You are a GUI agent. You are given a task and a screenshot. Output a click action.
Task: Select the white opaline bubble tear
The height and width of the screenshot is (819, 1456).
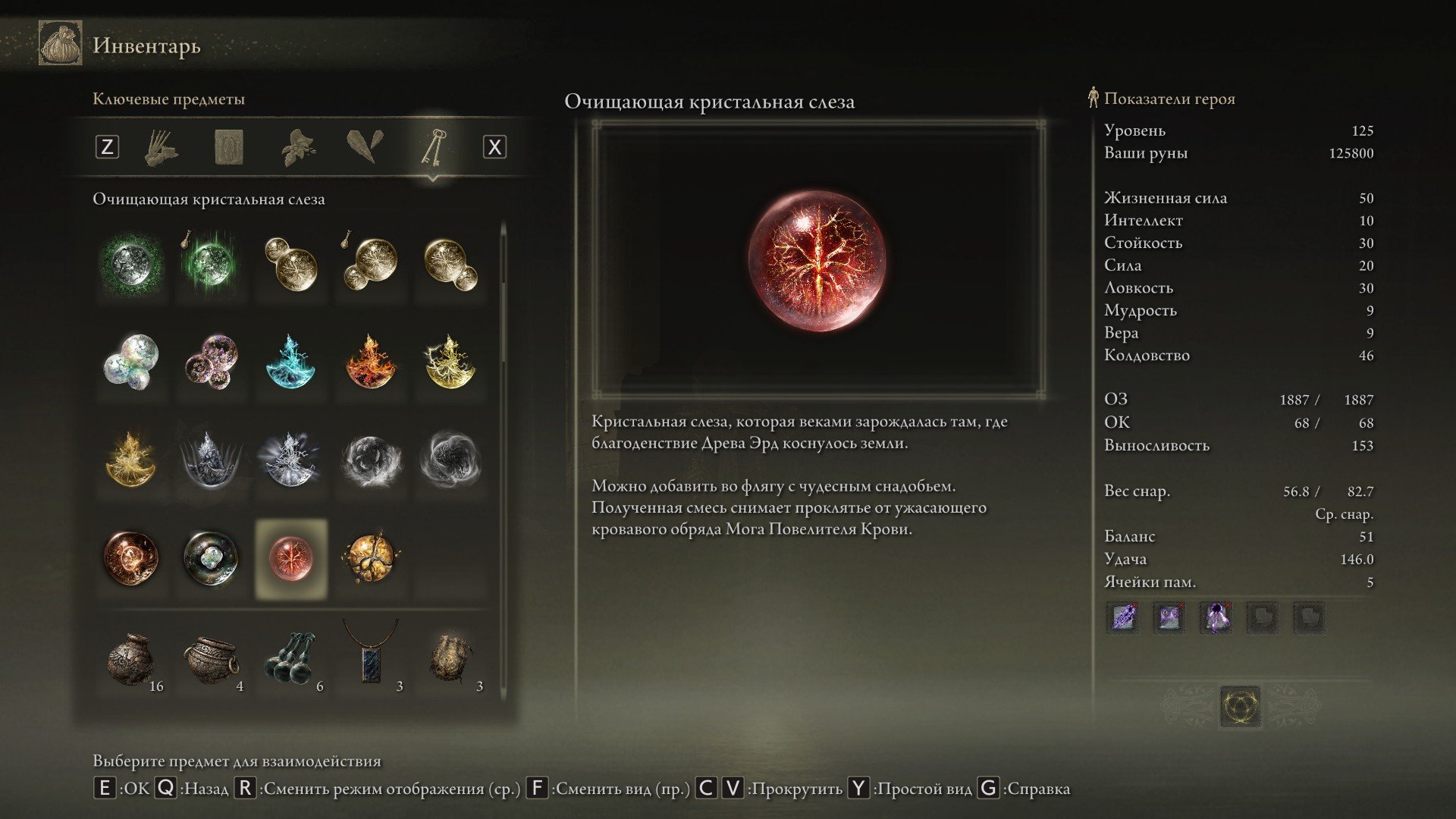point(131,362)
